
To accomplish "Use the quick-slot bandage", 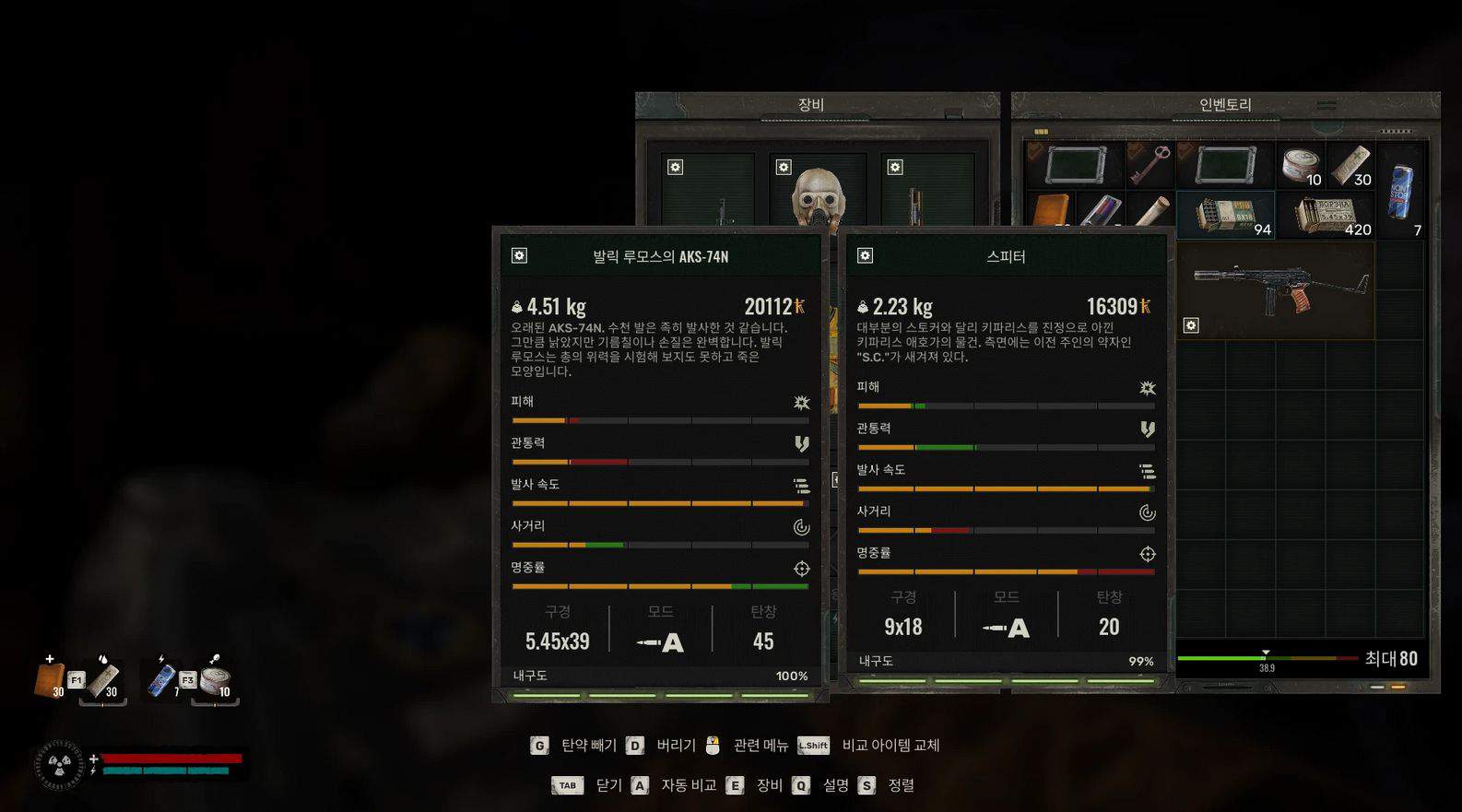I will pos(104,680).
